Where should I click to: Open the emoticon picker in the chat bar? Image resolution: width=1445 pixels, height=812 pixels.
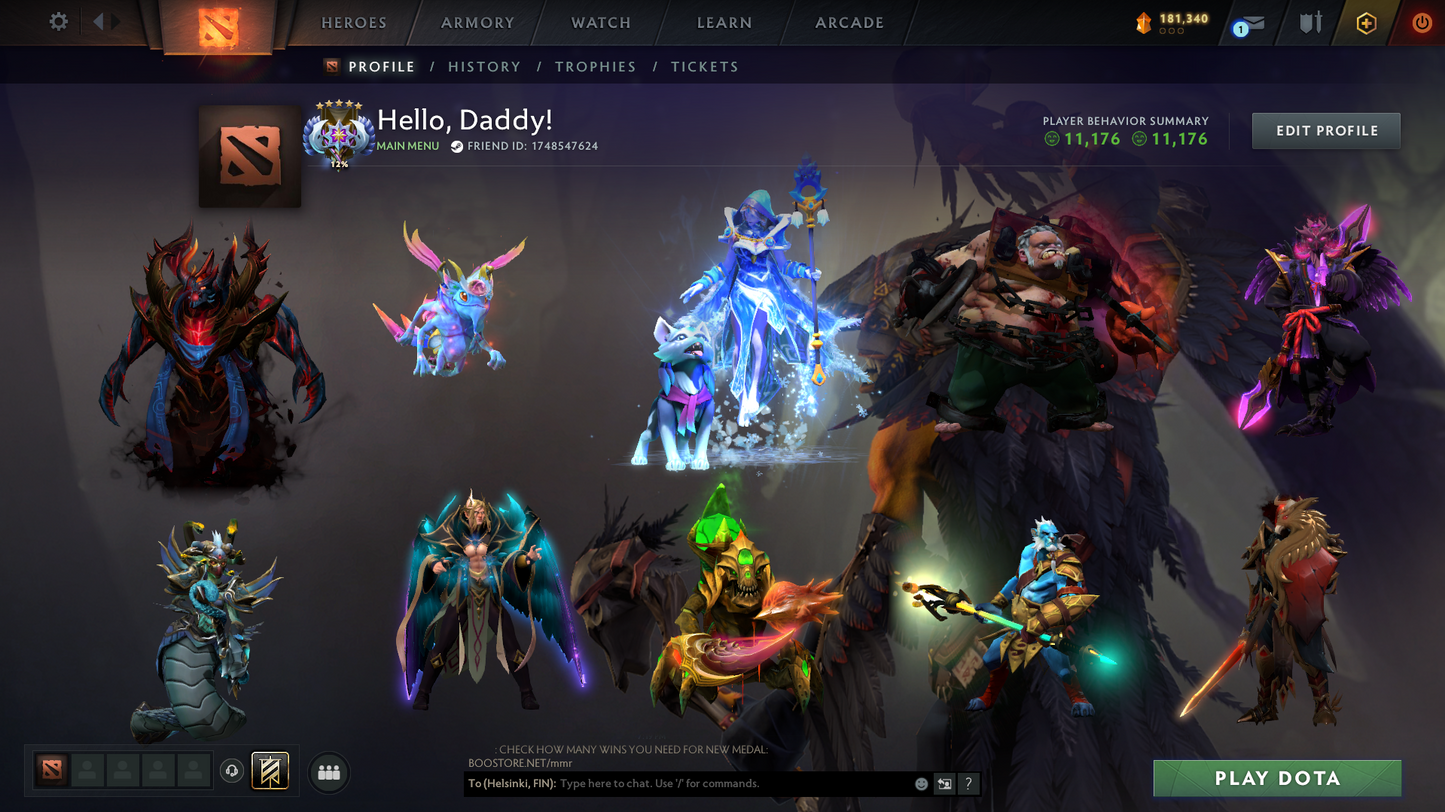(x=921, y=784)
